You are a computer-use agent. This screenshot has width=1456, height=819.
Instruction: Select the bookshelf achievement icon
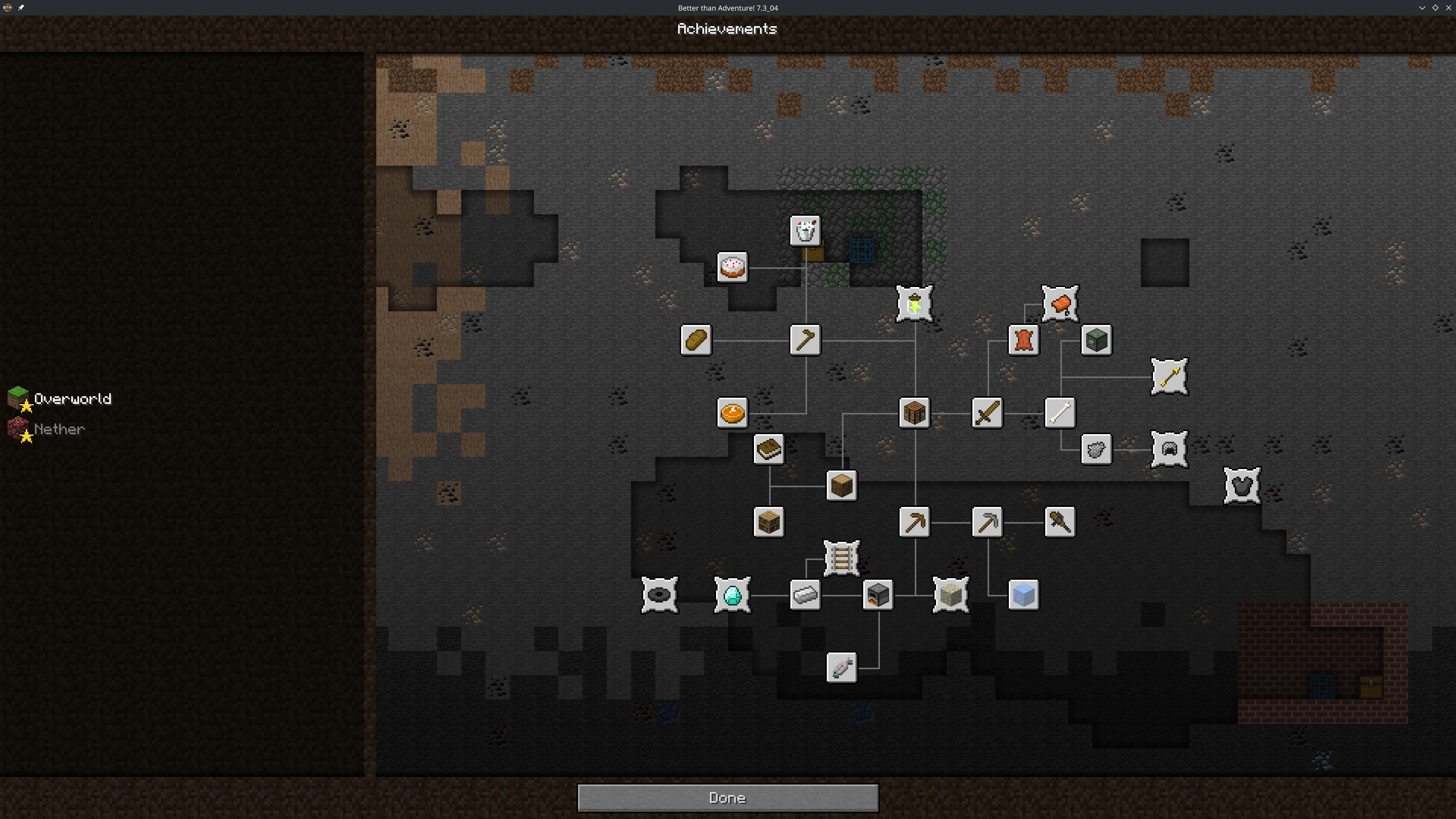click(x=769, y=522)
